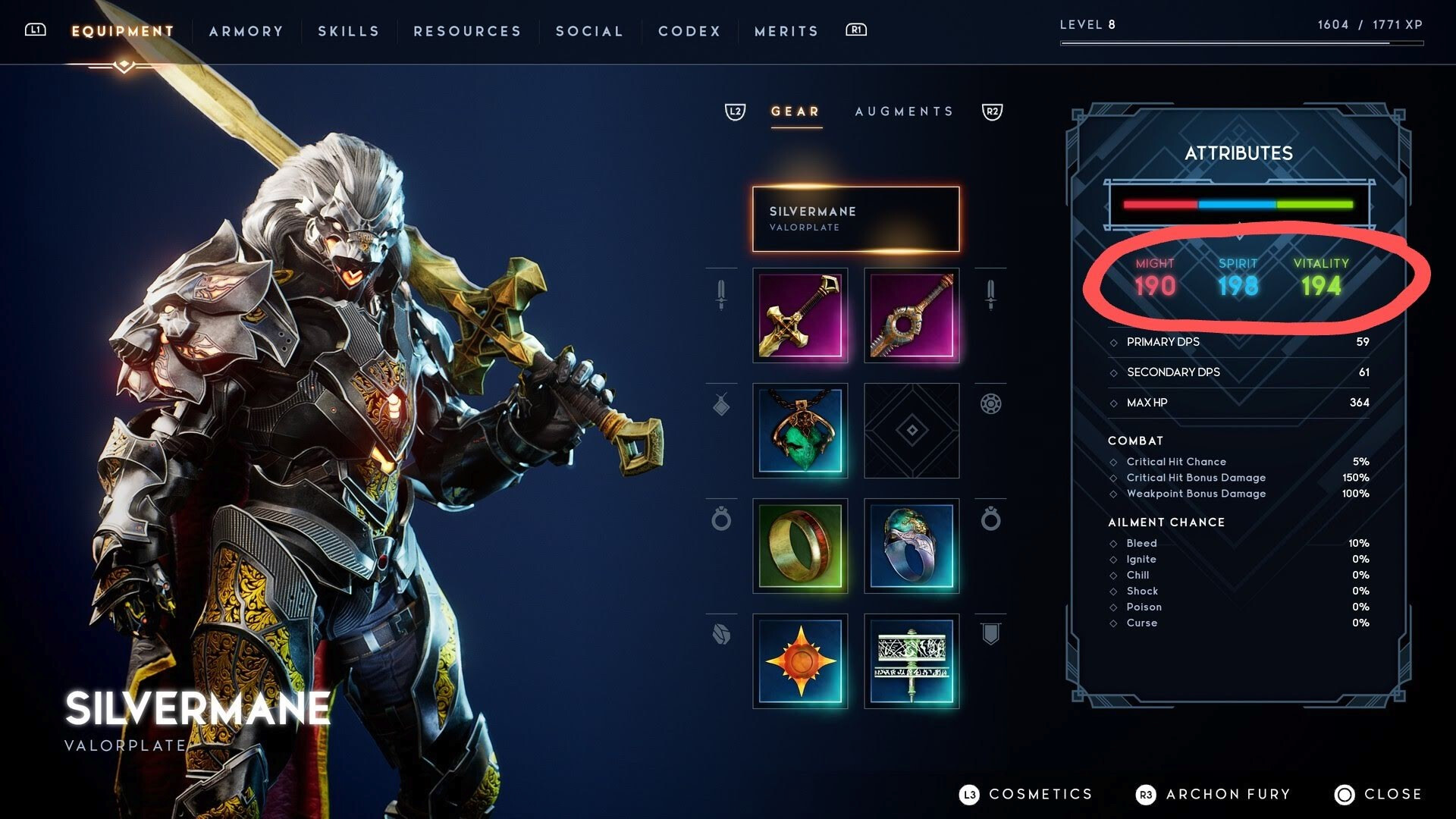Select the Social tab
Viewport: 1456px width, 819px height.
589,31
